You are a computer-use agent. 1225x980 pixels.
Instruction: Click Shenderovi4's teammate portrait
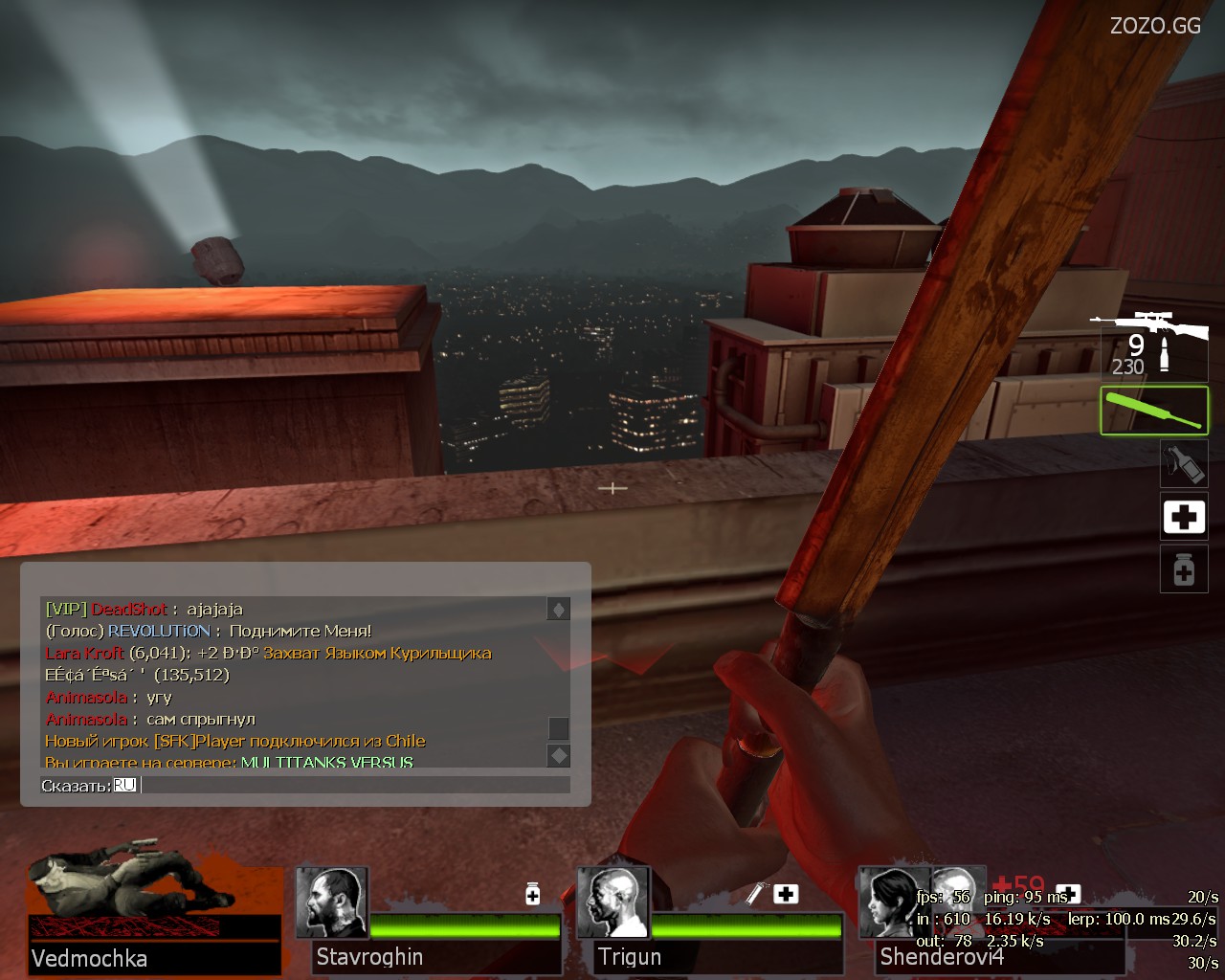(x=894, y=903)
